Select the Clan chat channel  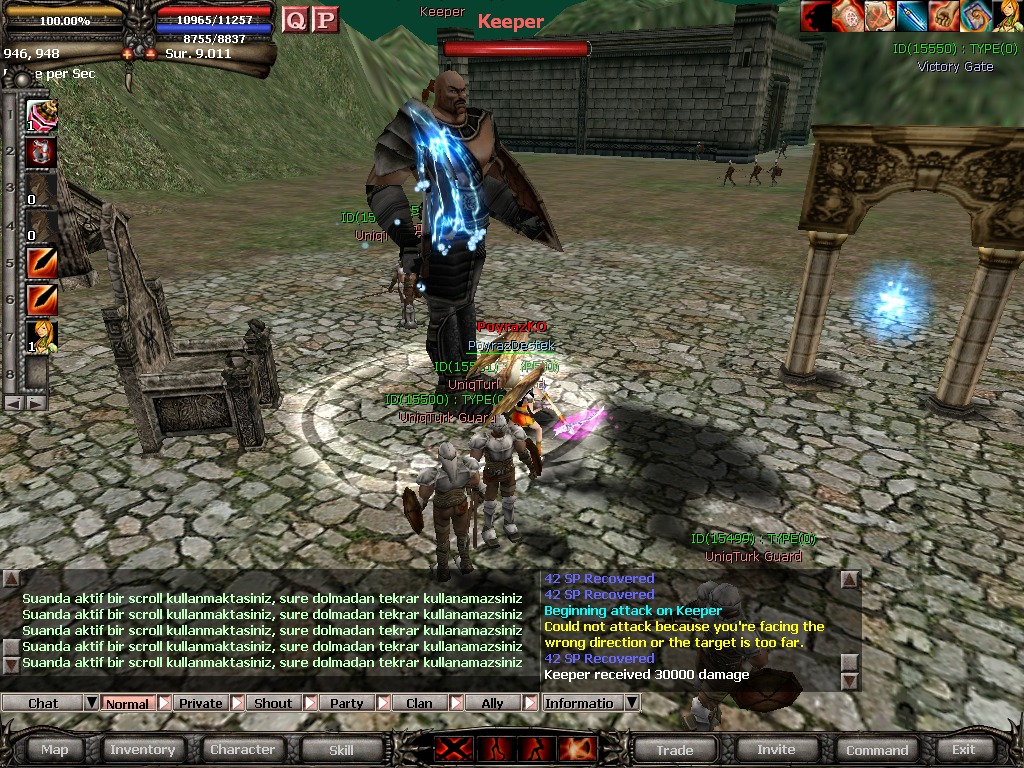coord(419,703)
